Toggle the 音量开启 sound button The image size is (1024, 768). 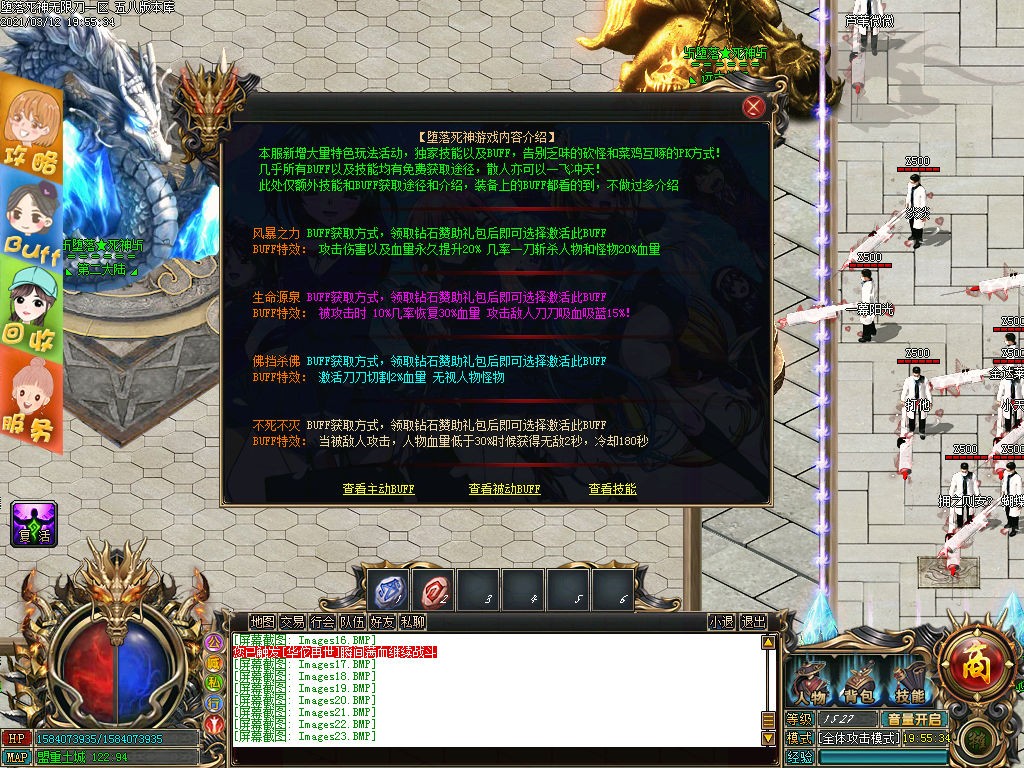913,719
